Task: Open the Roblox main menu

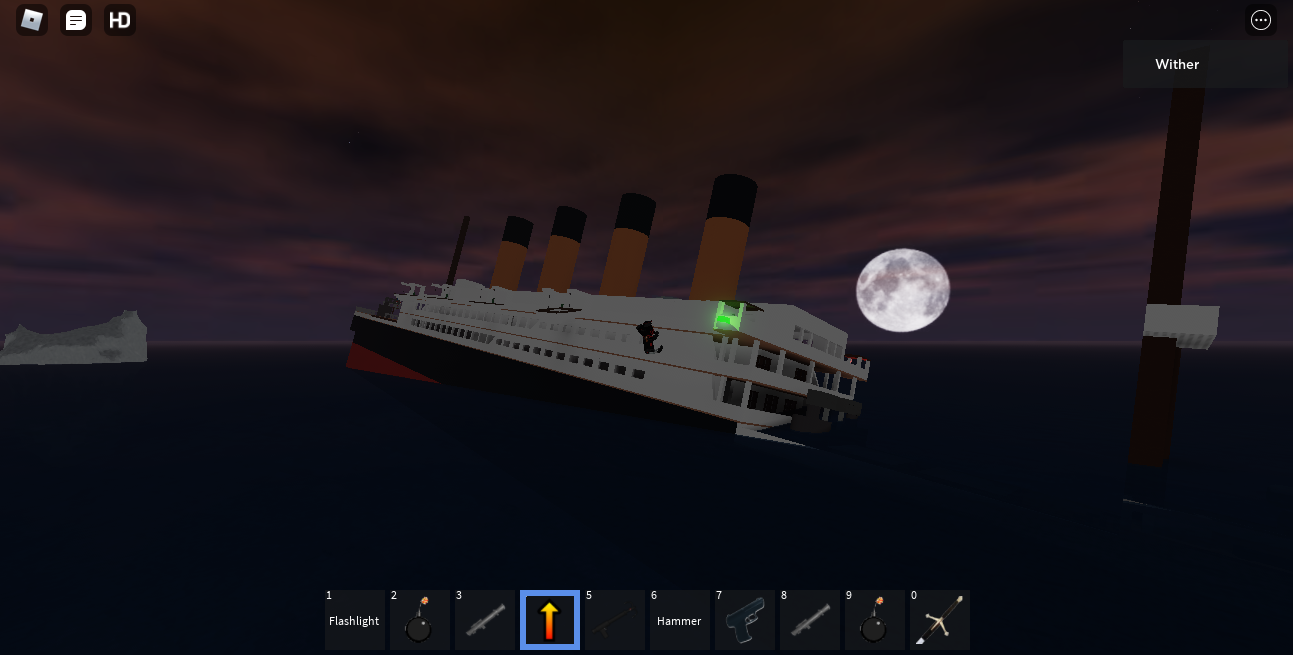Action: click(32, 20)
